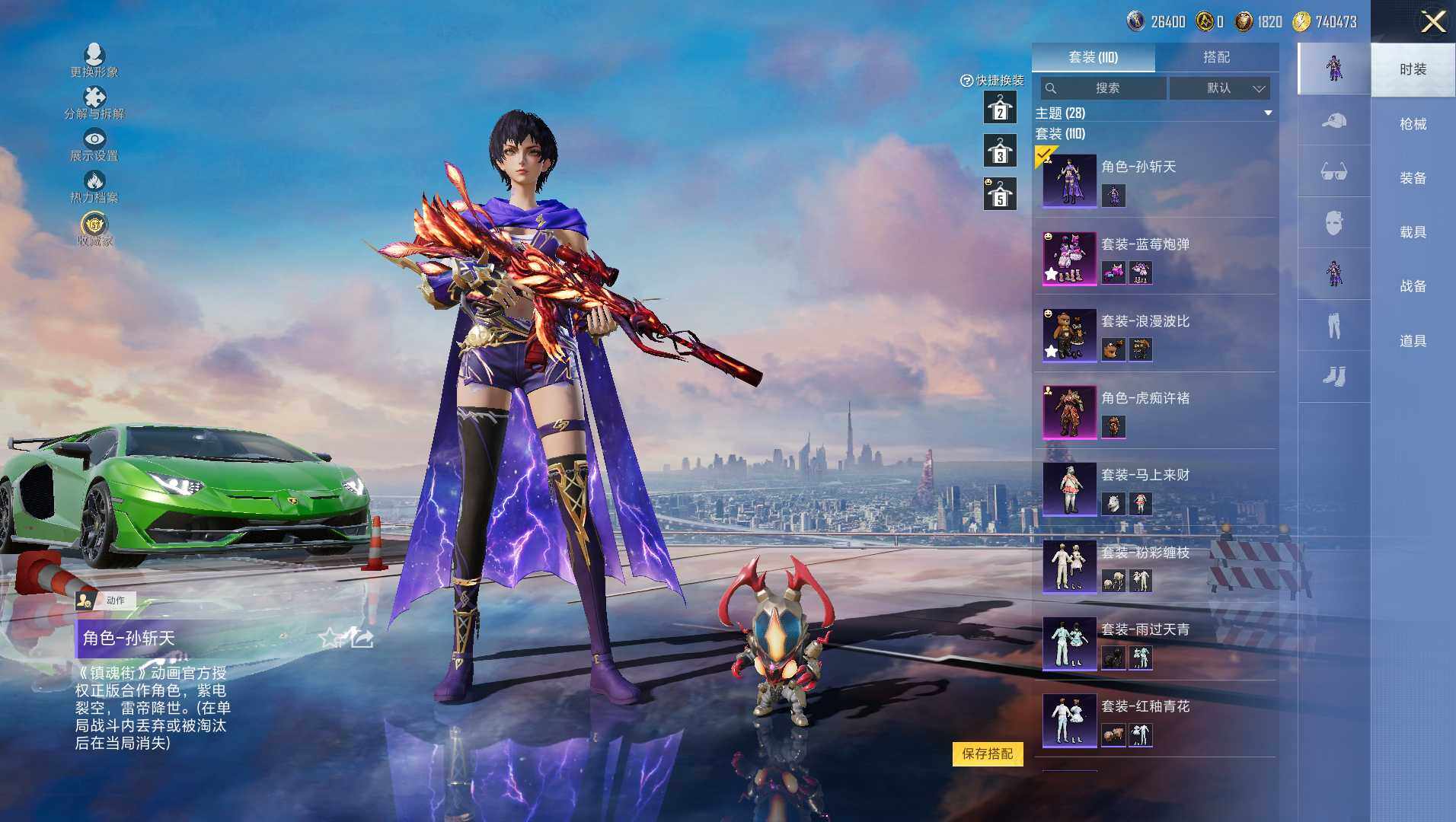Screen dimensions: 1456x822
Task: Open the 枪械 weapons category
Action: pos(1413,124)
